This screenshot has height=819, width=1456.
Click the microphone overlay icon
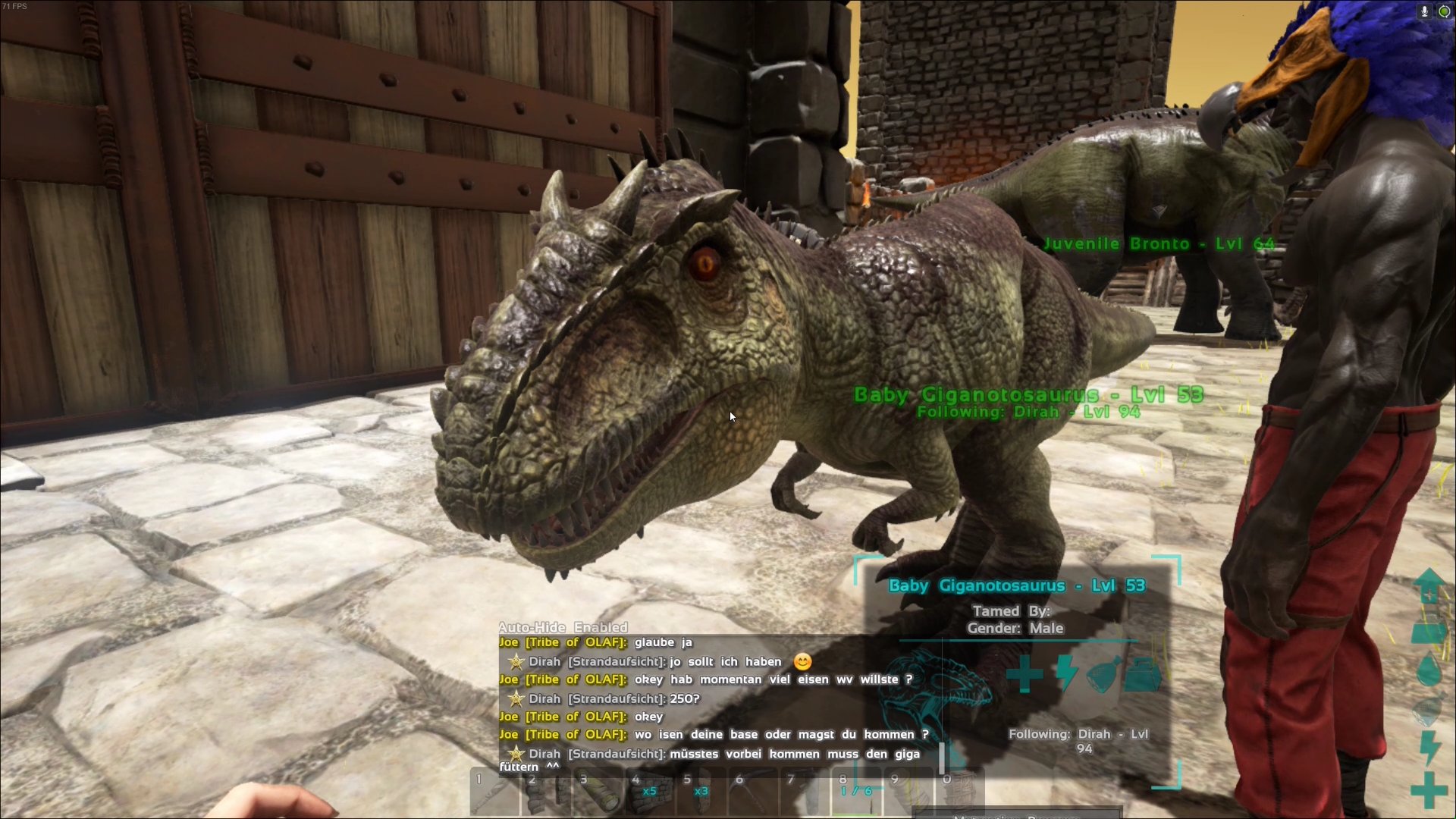[x=1424, y=11]
